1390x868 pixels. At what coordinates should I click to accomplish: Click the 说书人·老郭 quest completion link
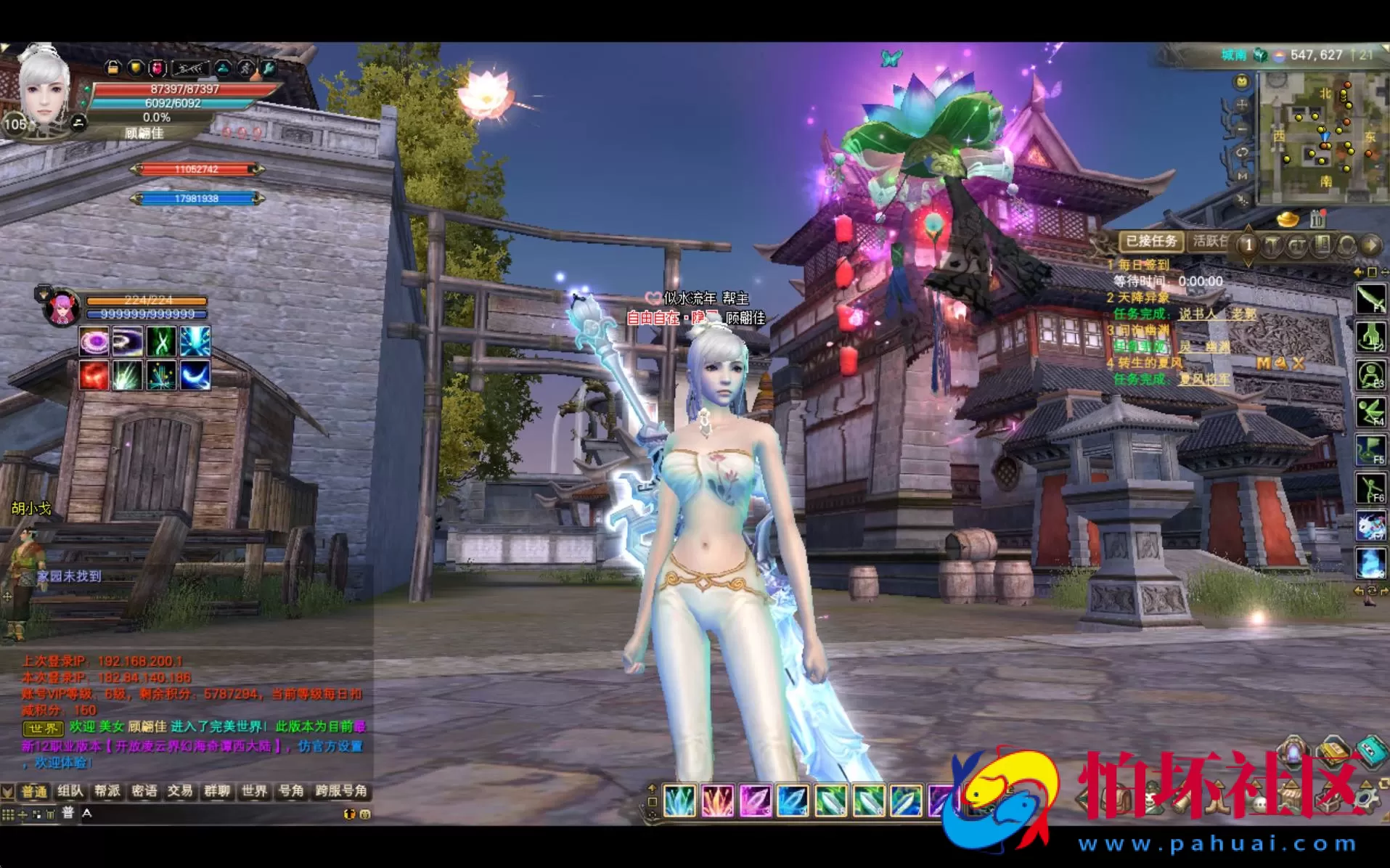coord(1218,315)
